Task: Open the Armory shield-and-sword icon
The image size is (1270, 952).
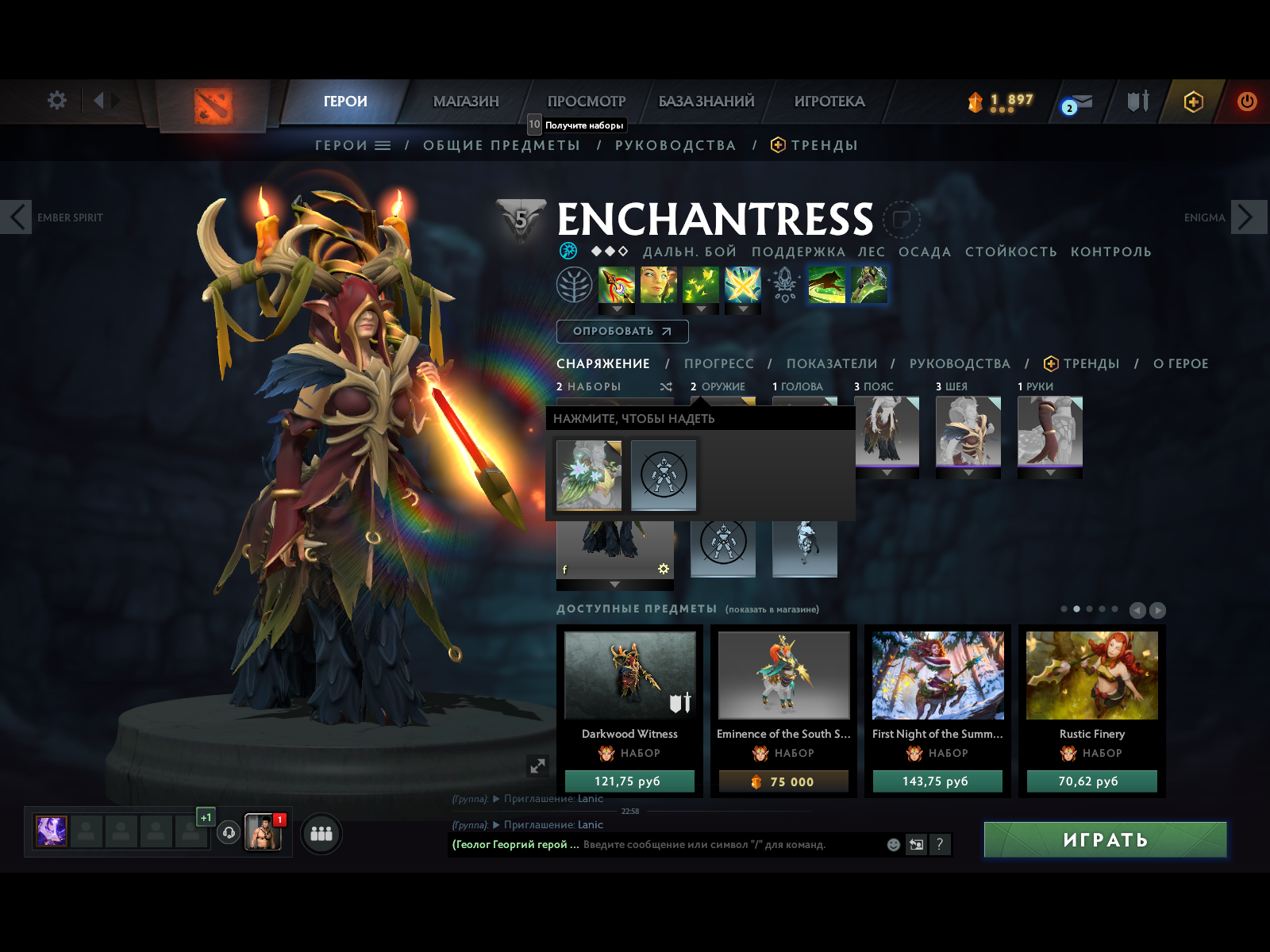Action: tap(1138, 101)
